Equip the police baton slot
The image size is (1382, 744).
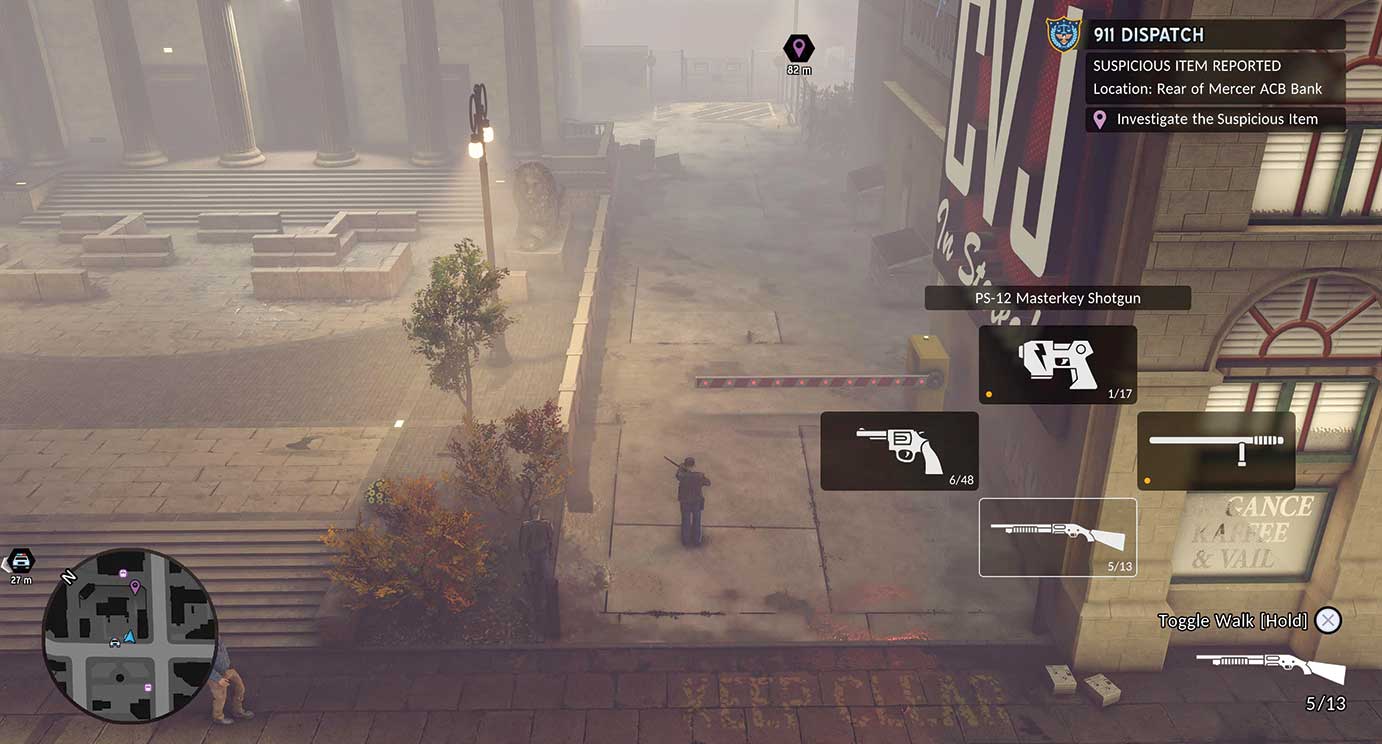click(x=1215, y=451)
